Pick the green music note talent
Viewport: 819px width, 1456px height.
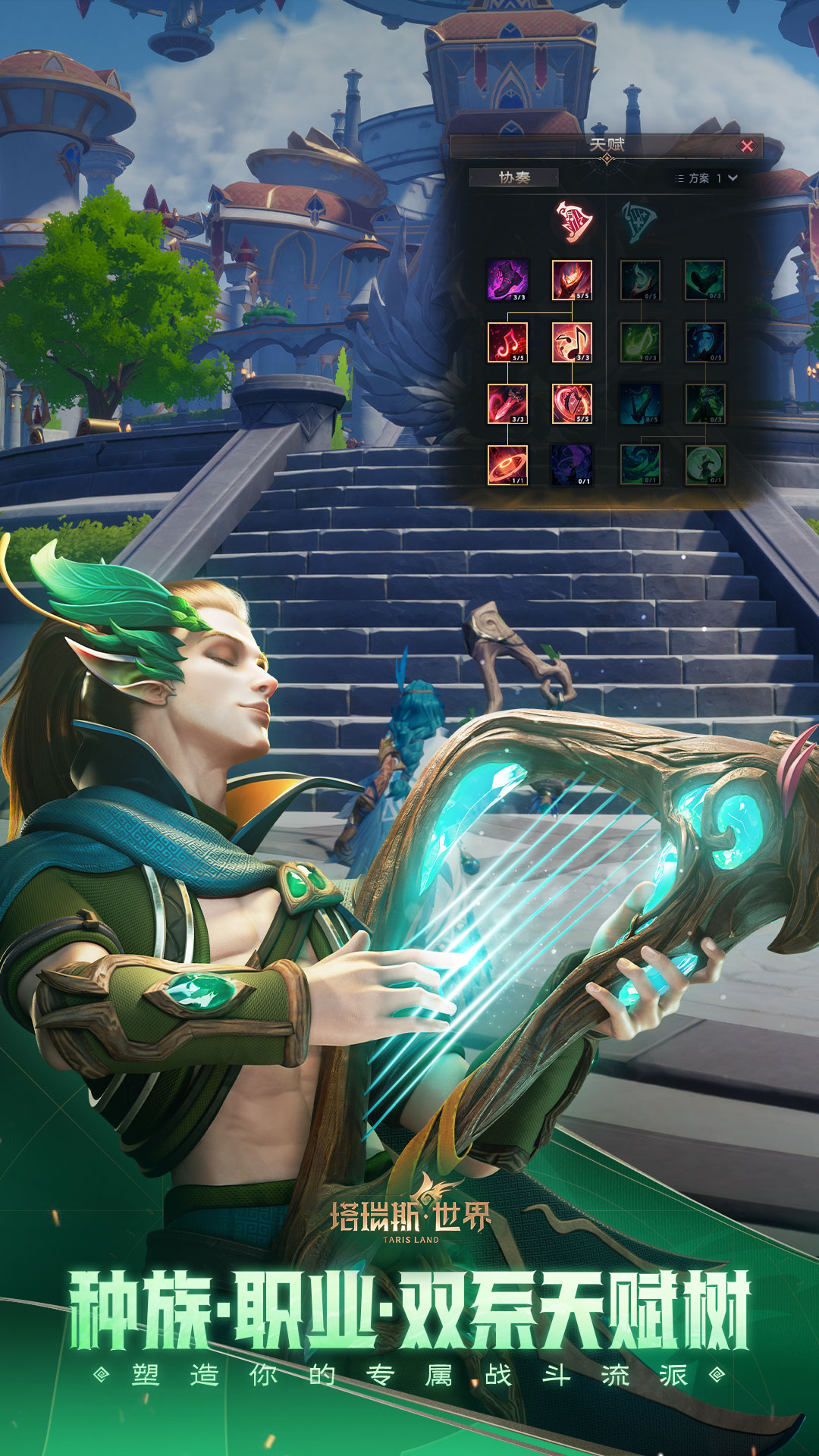(640, 342)
